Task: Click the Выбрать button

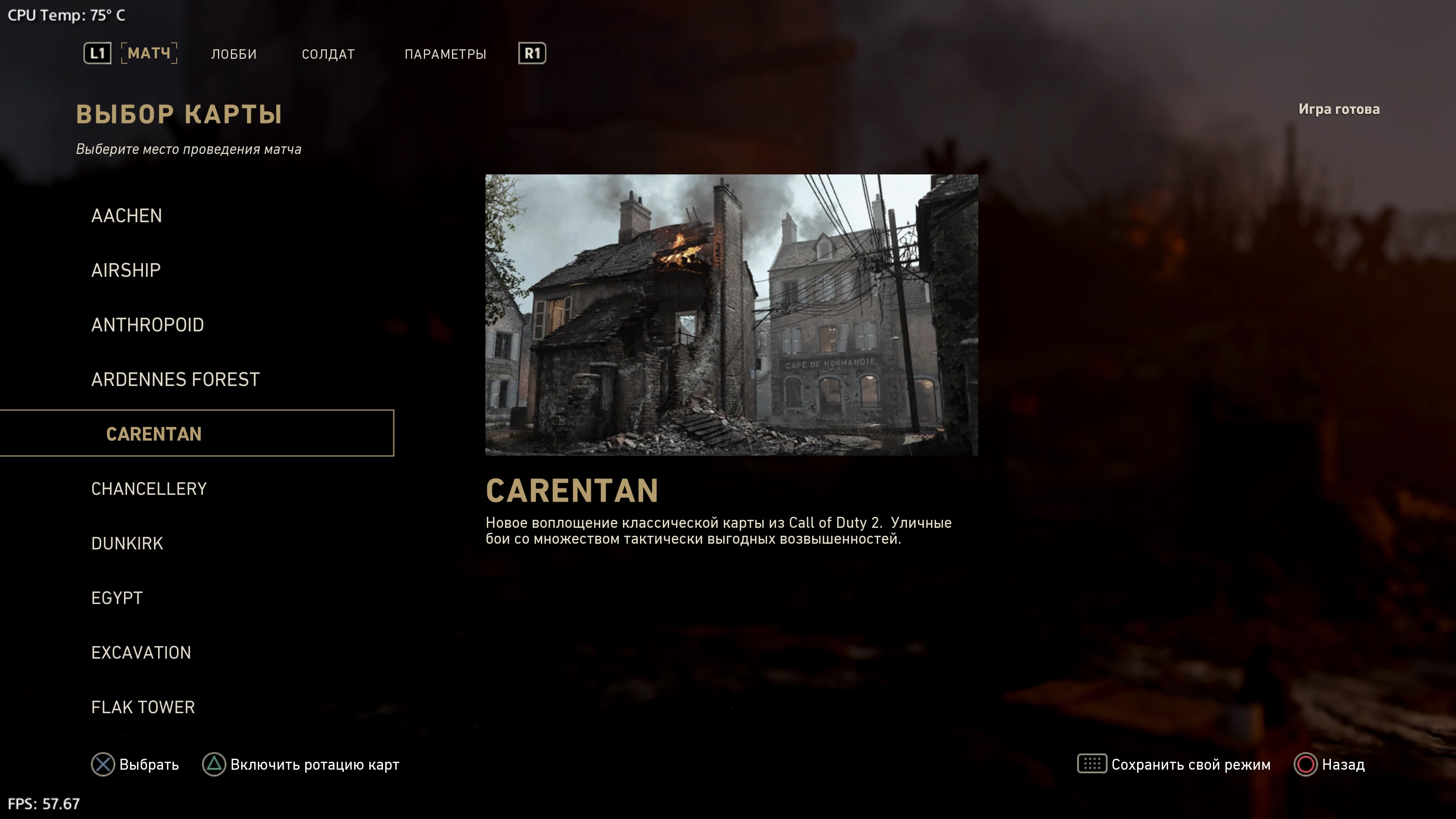Action: click(136, 765)
